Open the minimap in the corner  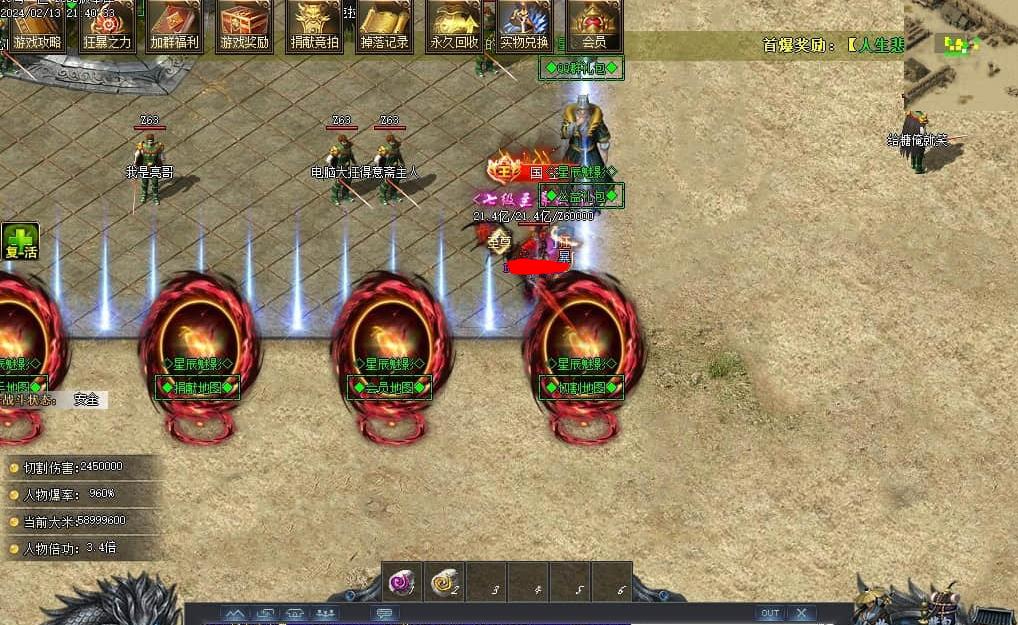960,55
